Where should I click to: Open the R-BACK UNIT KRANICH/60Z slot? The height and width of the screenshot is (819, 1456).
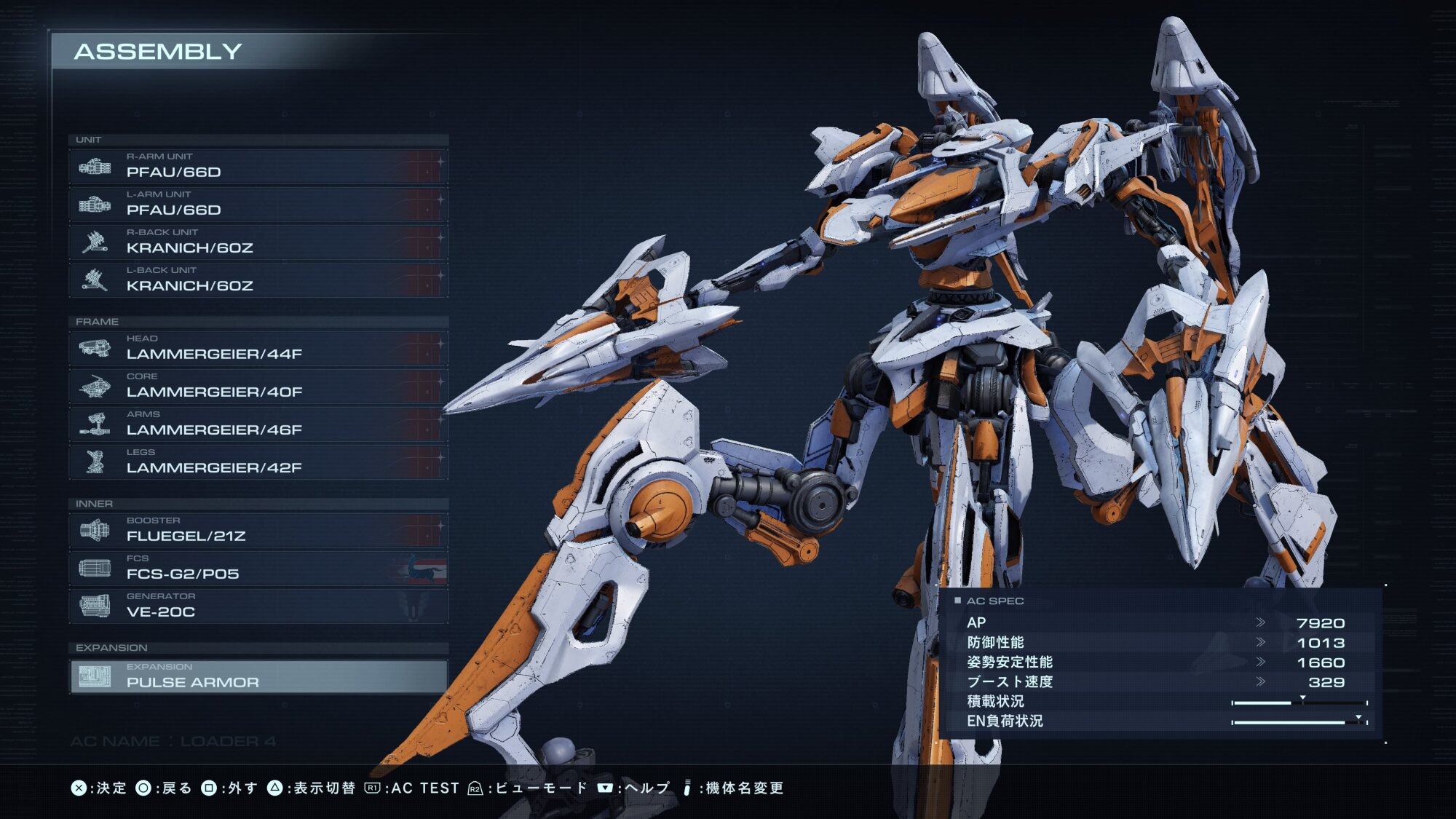pyautogui.click(x=258, y=242)
